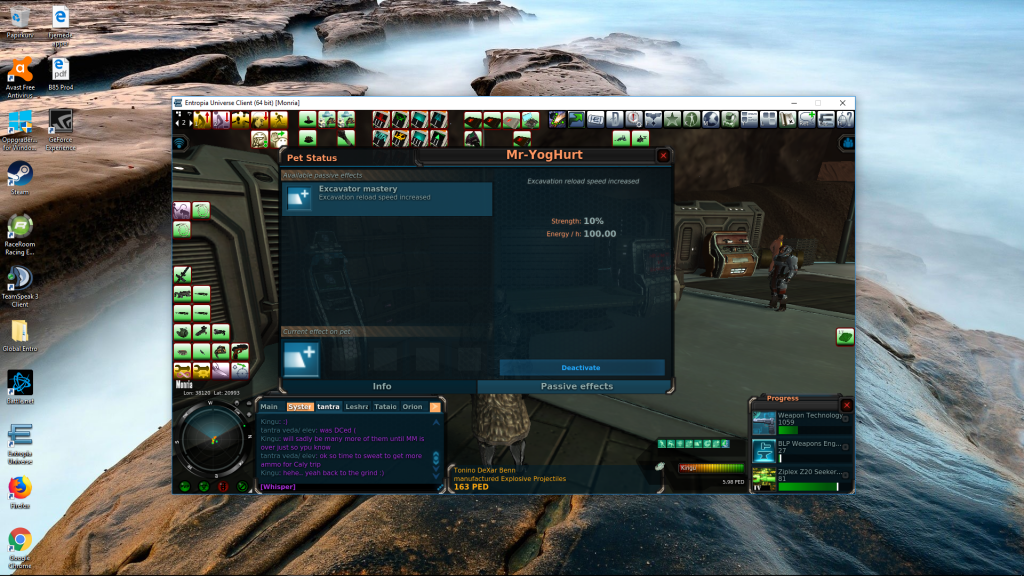
Task: Close the Entropia Universe client window
Action: tap(842, 102)
